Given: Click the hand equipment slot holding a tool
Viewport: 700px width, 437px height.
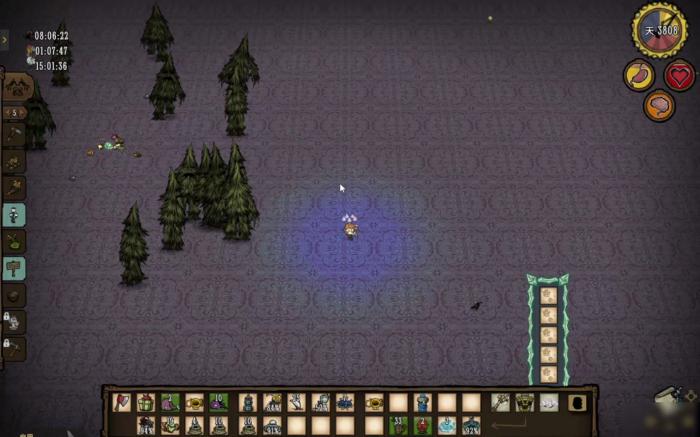Looking at the screenshot, I should click(x=500, y=402).
